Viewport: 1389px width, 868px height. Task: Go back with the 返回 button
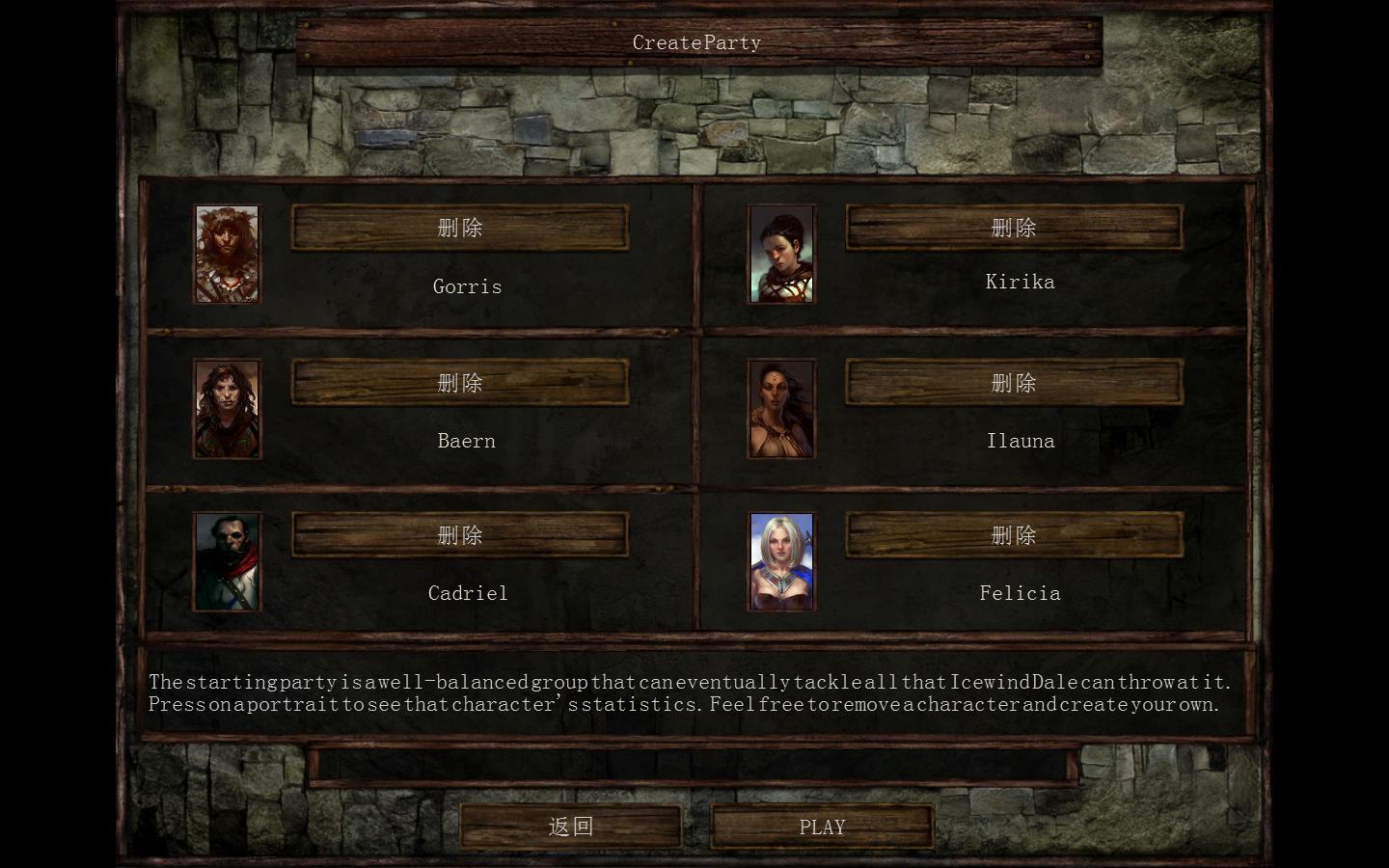tap(570, 827)
